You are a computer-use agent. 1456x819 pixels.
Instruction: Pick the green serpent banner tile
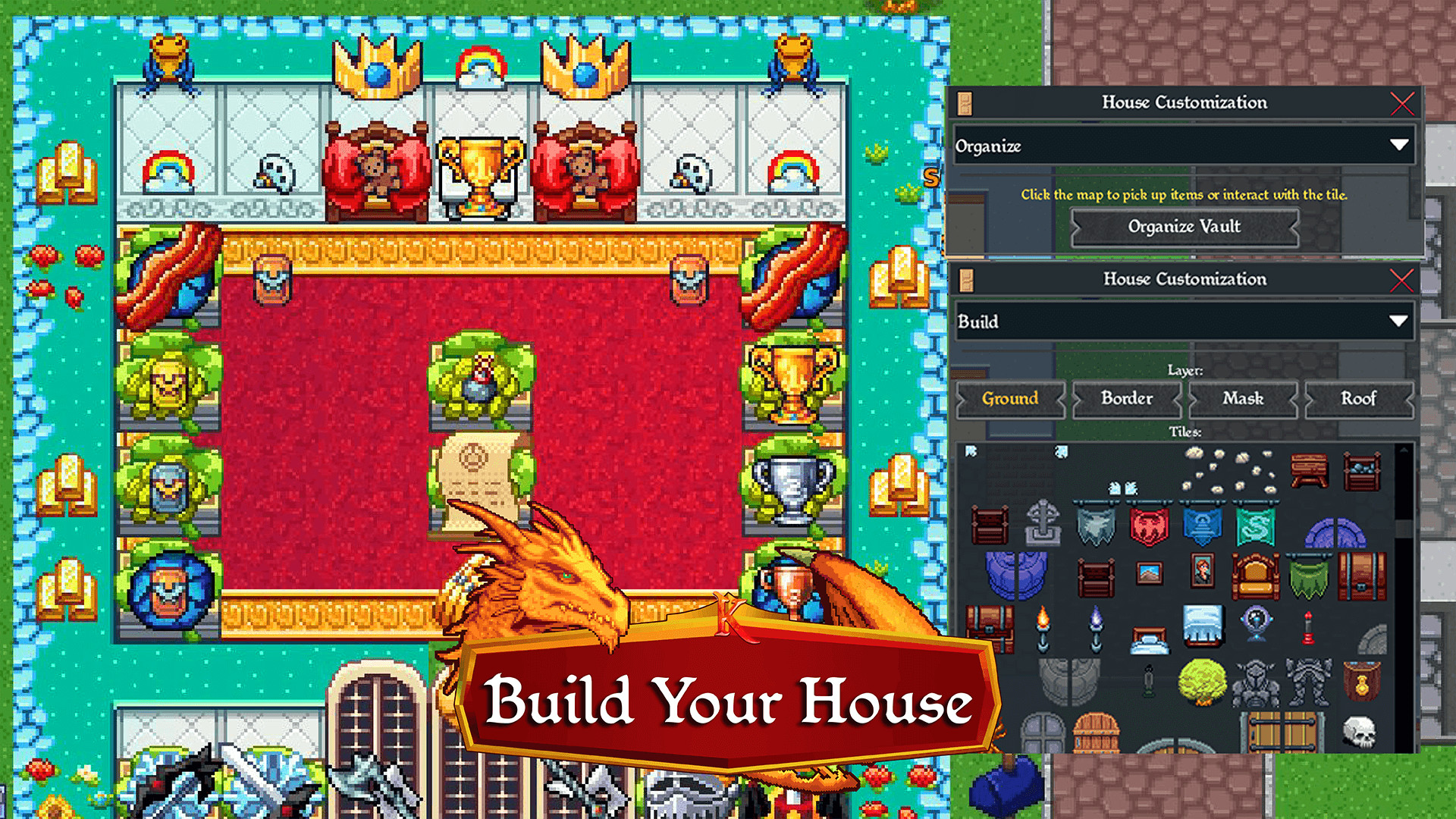(1256, 526)
